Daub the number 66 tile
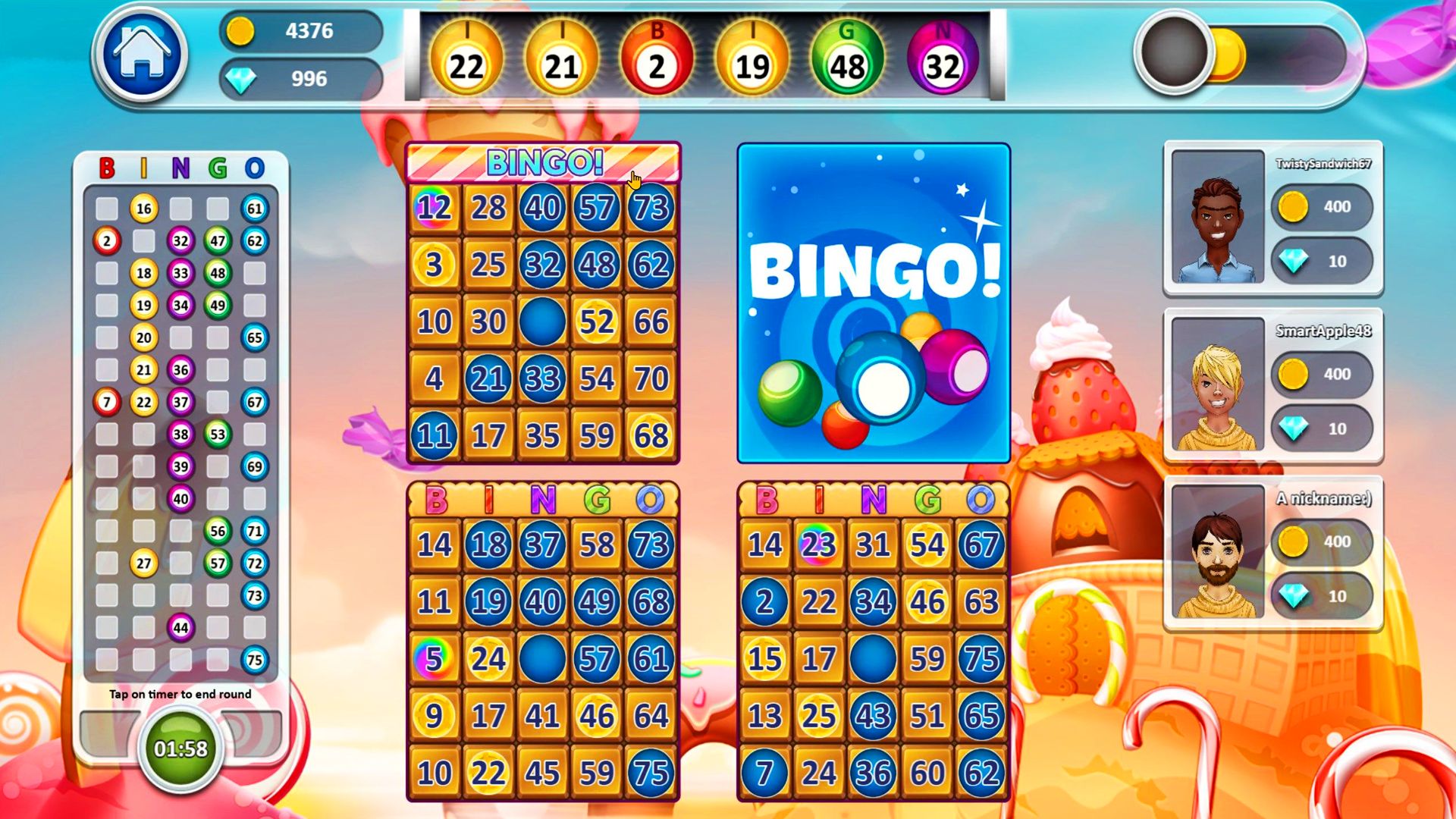Viewport: 1456px width, 819px height. pos(651,322)
